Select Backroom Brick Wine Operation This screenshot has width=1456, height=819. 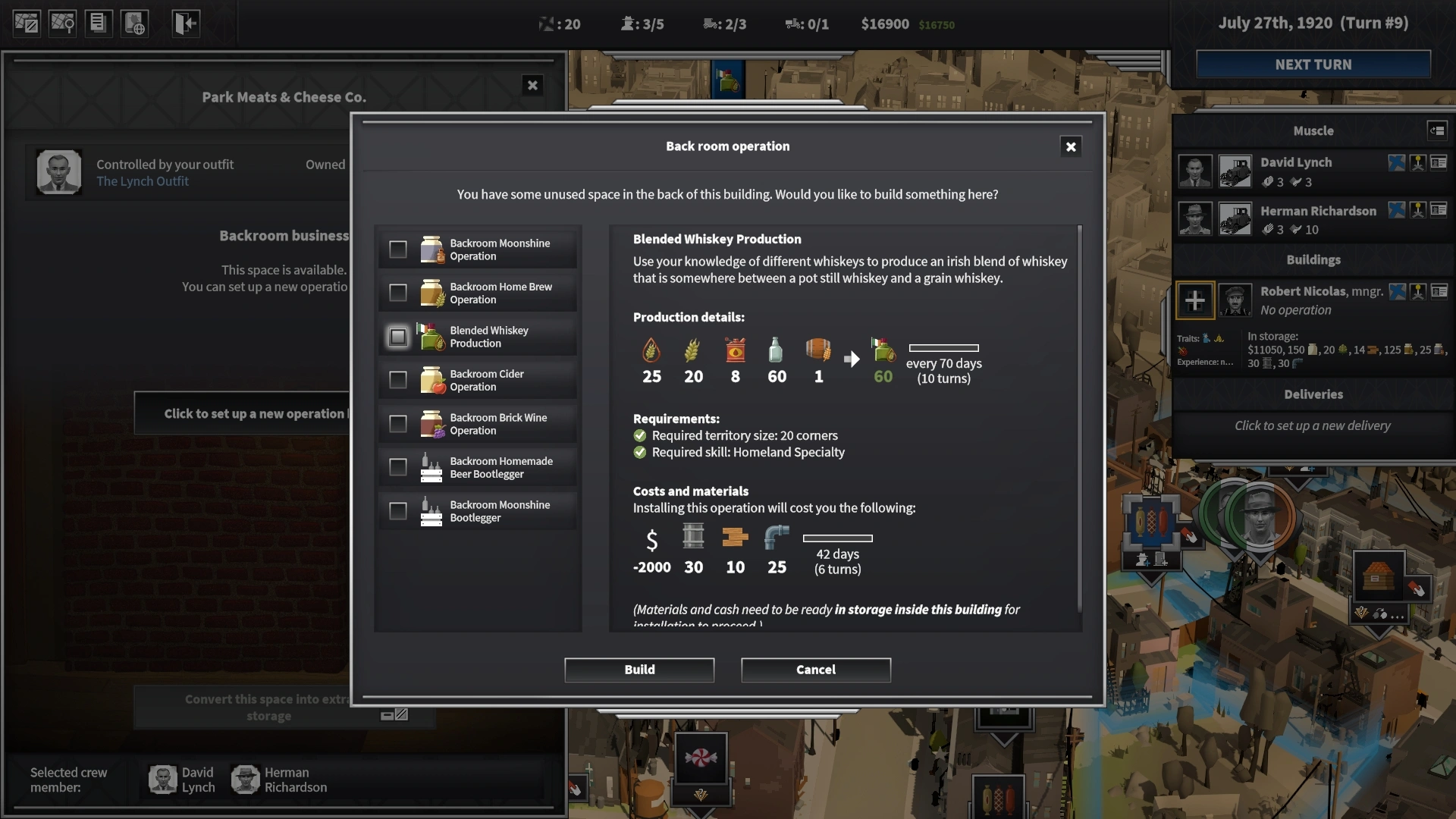point(398,424)
